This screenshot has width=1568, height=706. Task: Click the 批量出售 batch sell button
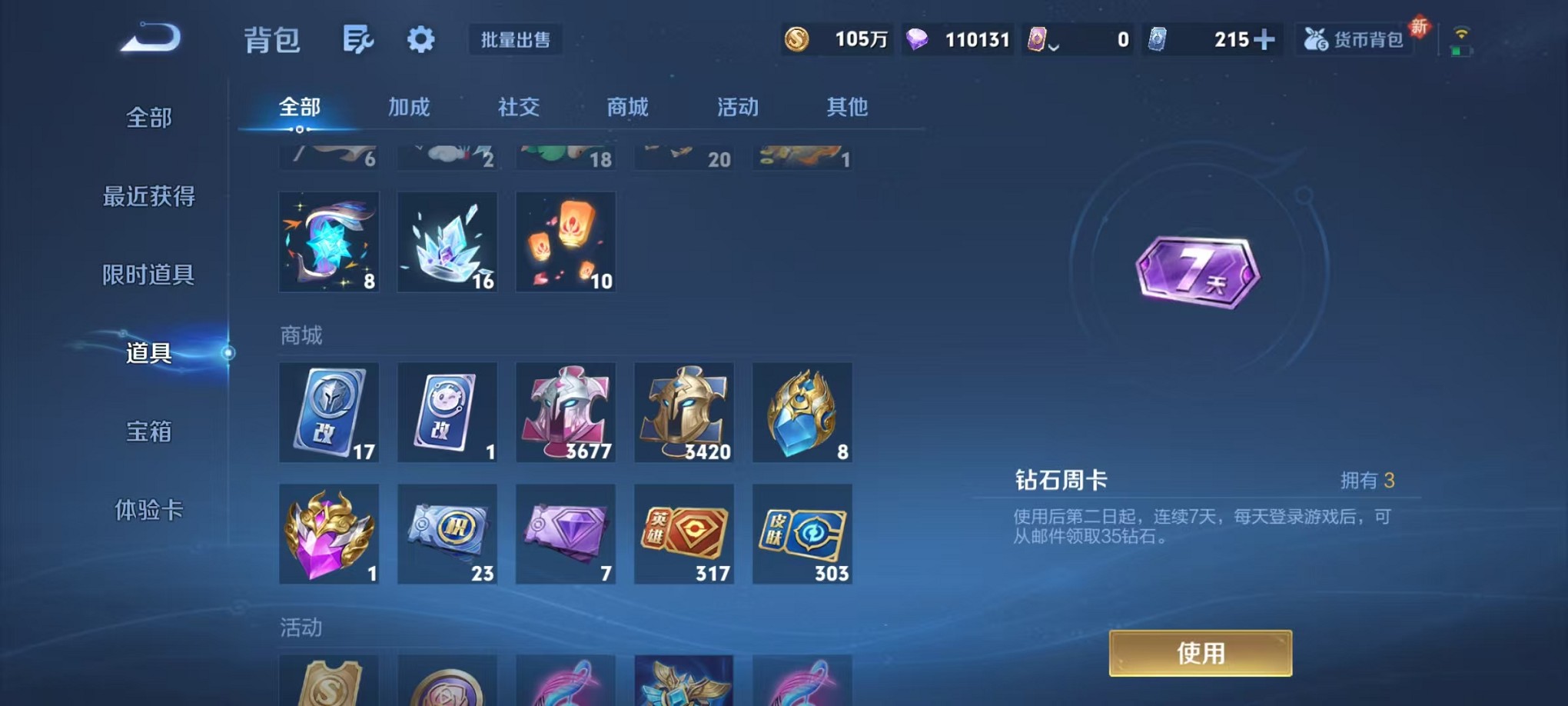tap(517, 40)
